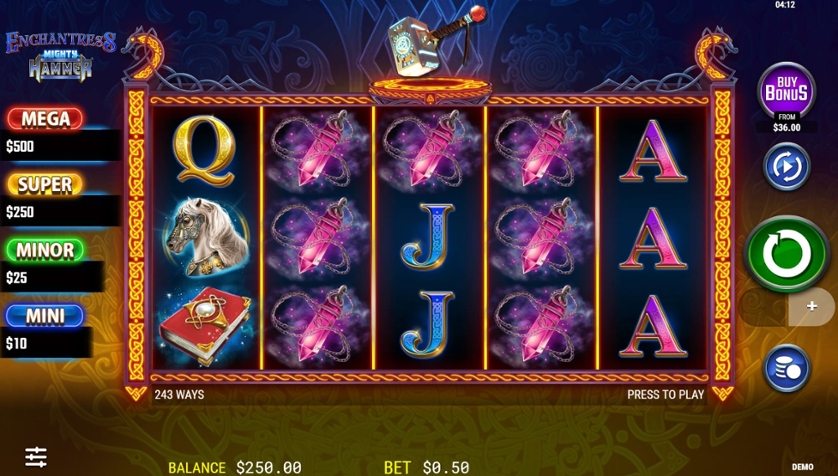Click the green spin button
The width and height of the screenshot is (838, 476).
pyautogui.click(x=786, y=254)
